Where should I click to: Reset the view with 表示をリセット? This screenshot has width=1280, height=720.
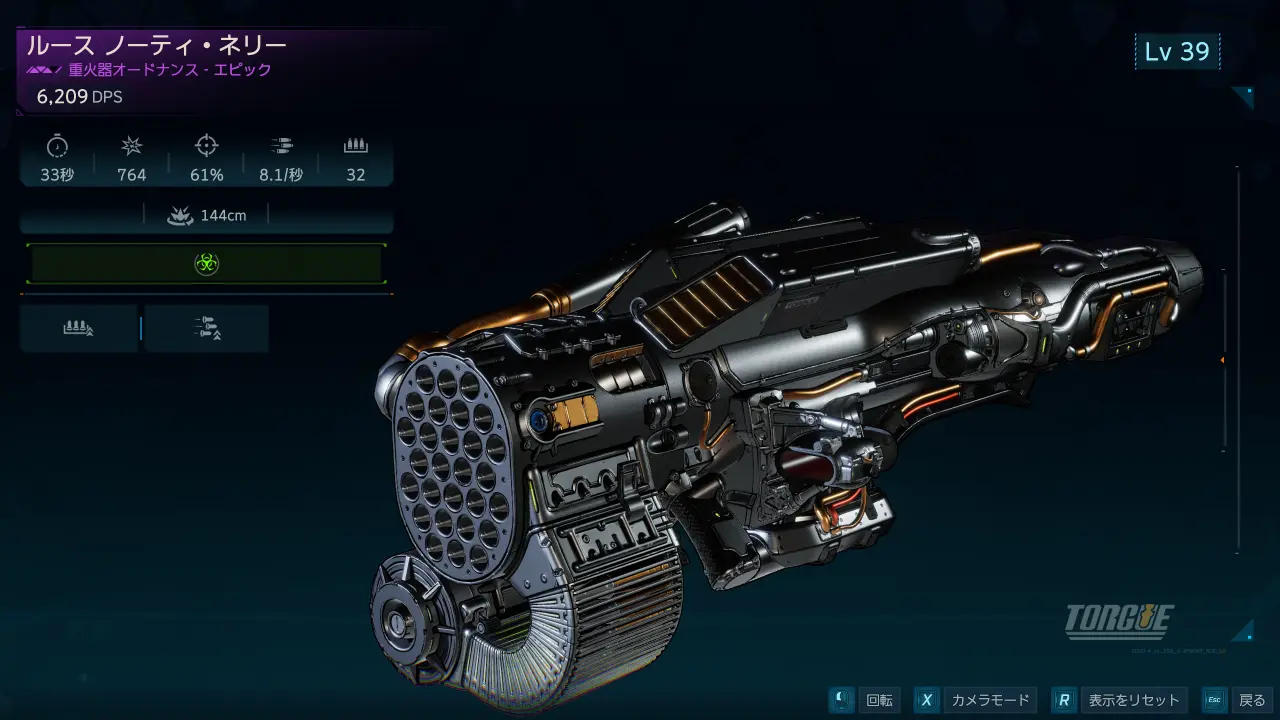1121,700
